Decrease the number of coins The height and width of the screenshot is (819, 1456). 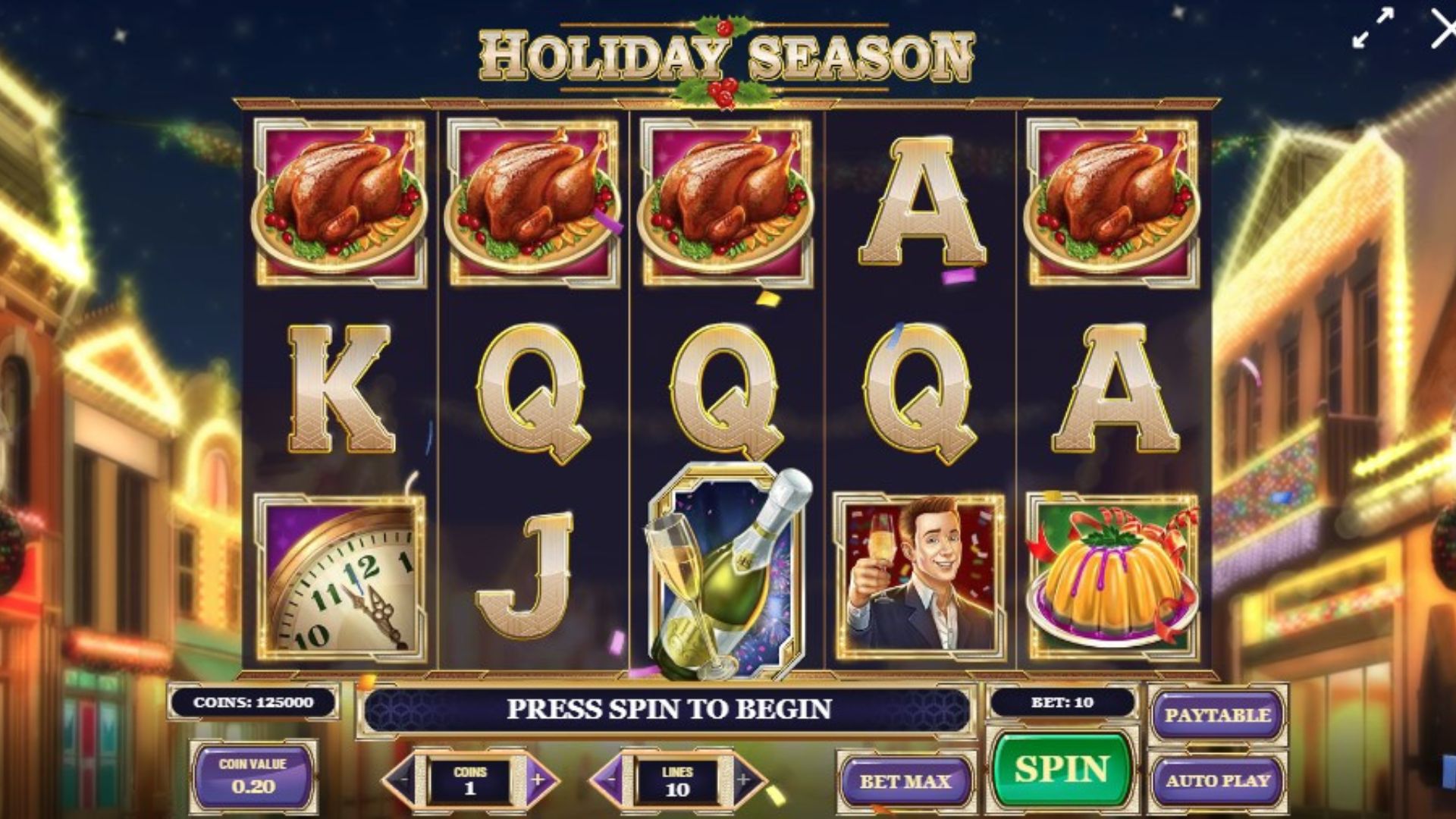pos(403,780)
